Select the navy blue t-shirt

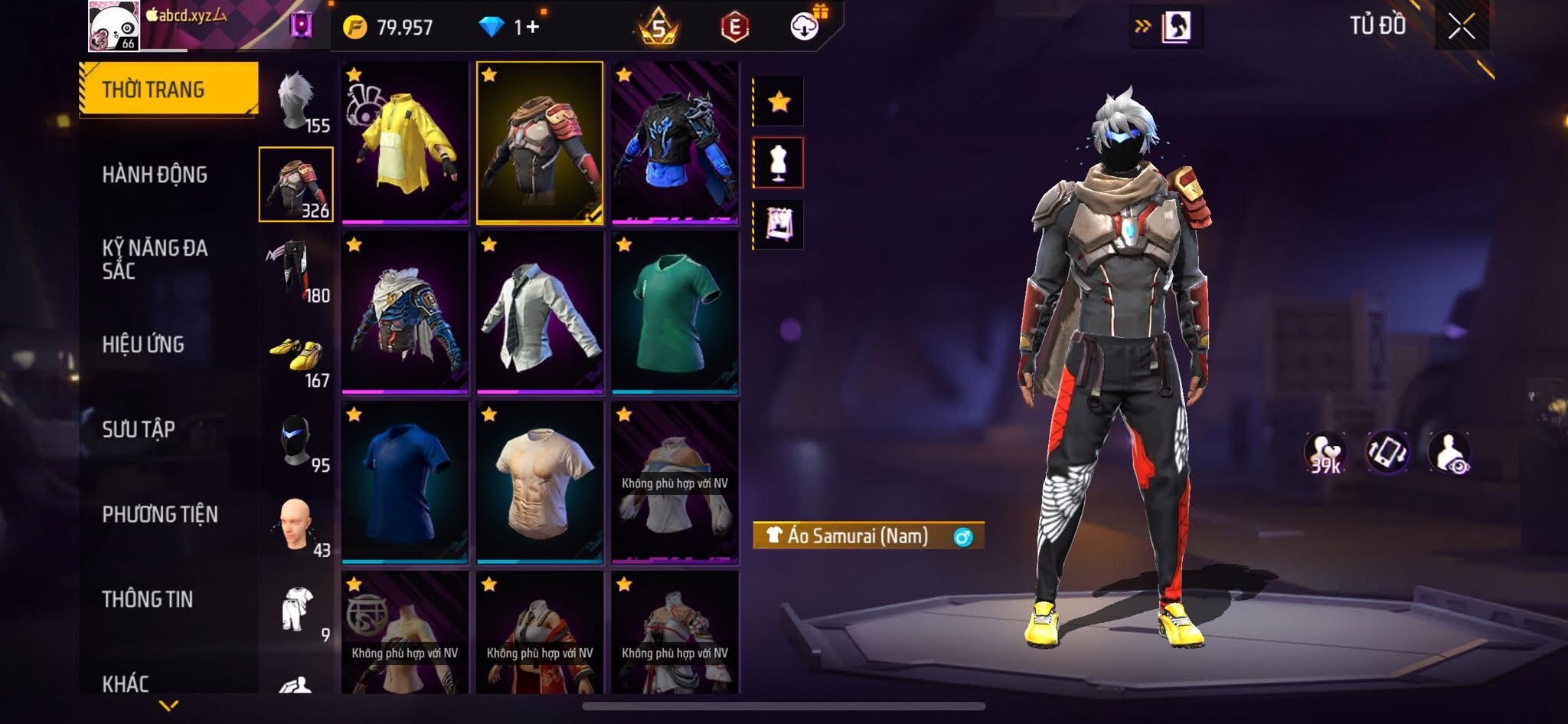pos(405,483)
